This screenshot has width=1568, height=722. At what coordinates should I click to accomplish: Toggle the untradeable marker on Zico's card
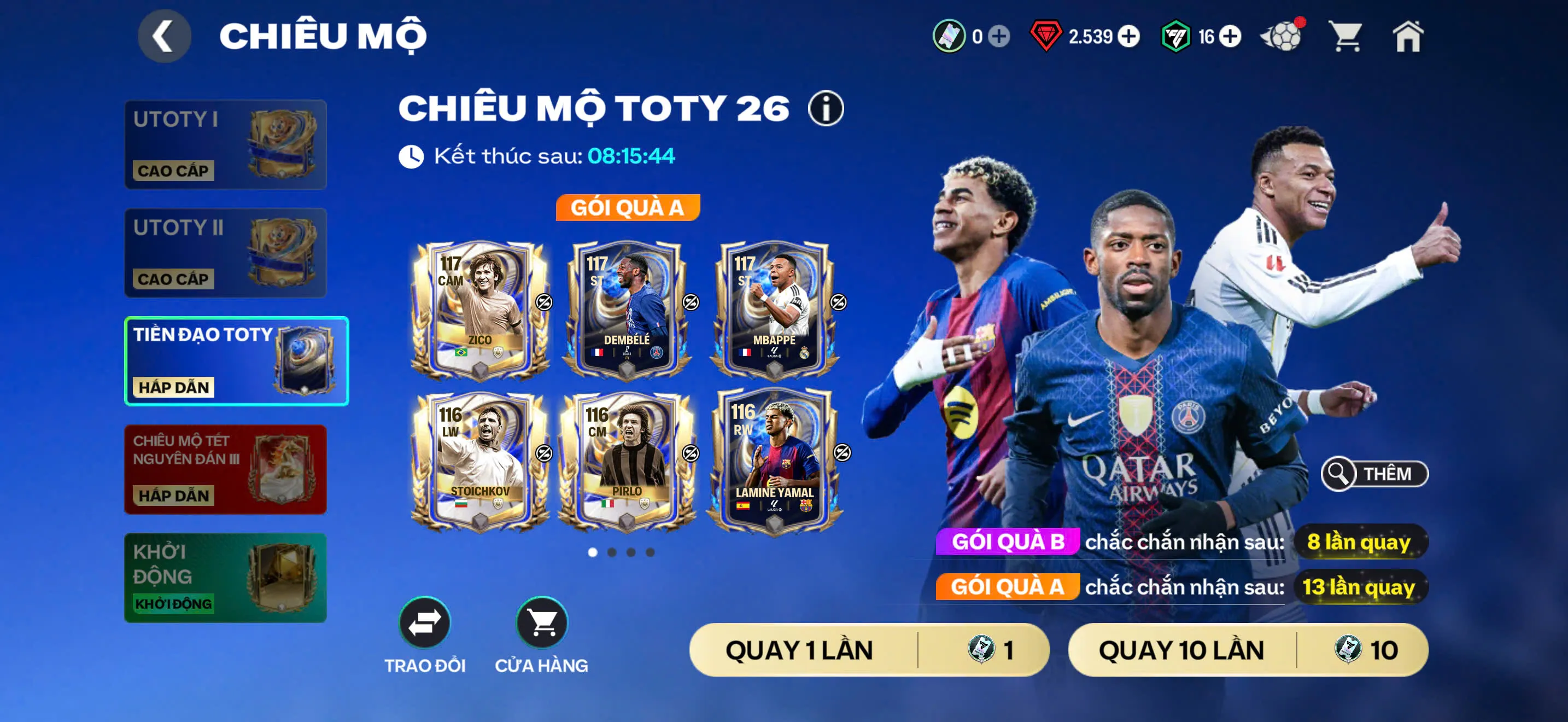pyautogui.click(x=543, y=302)
